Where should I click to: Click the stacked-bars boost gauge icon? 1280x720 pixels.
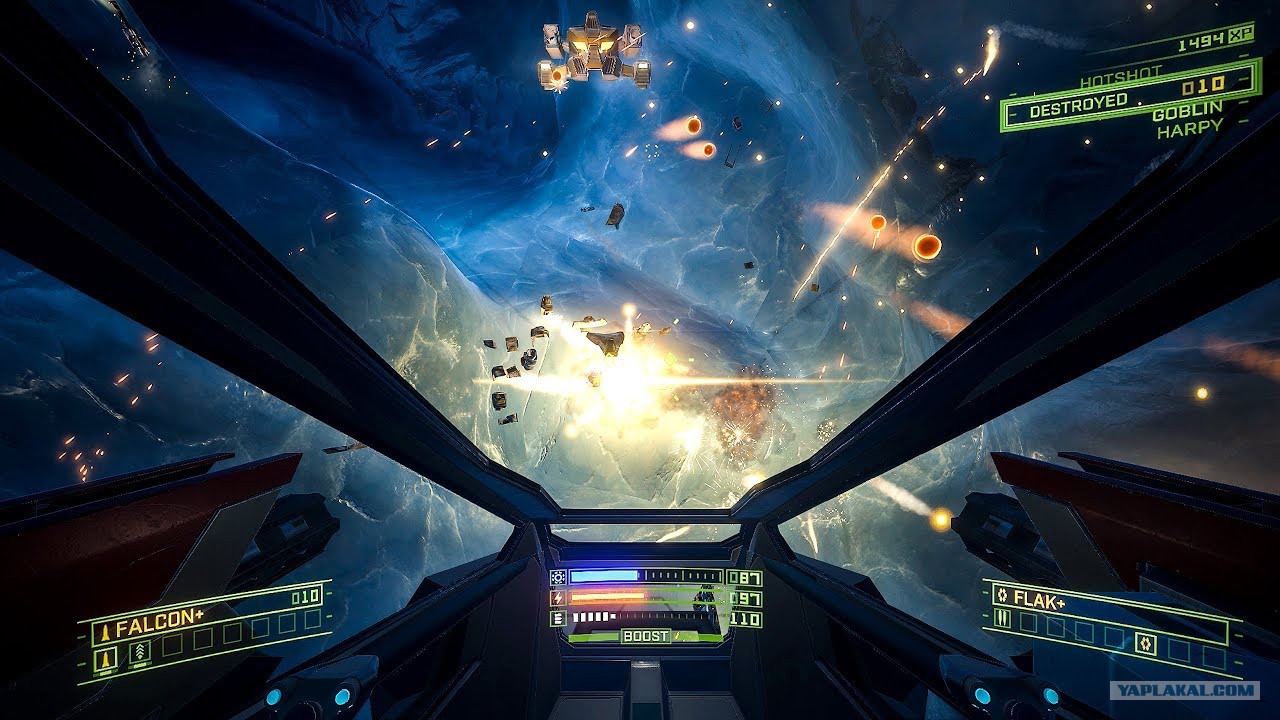point(558,618)
